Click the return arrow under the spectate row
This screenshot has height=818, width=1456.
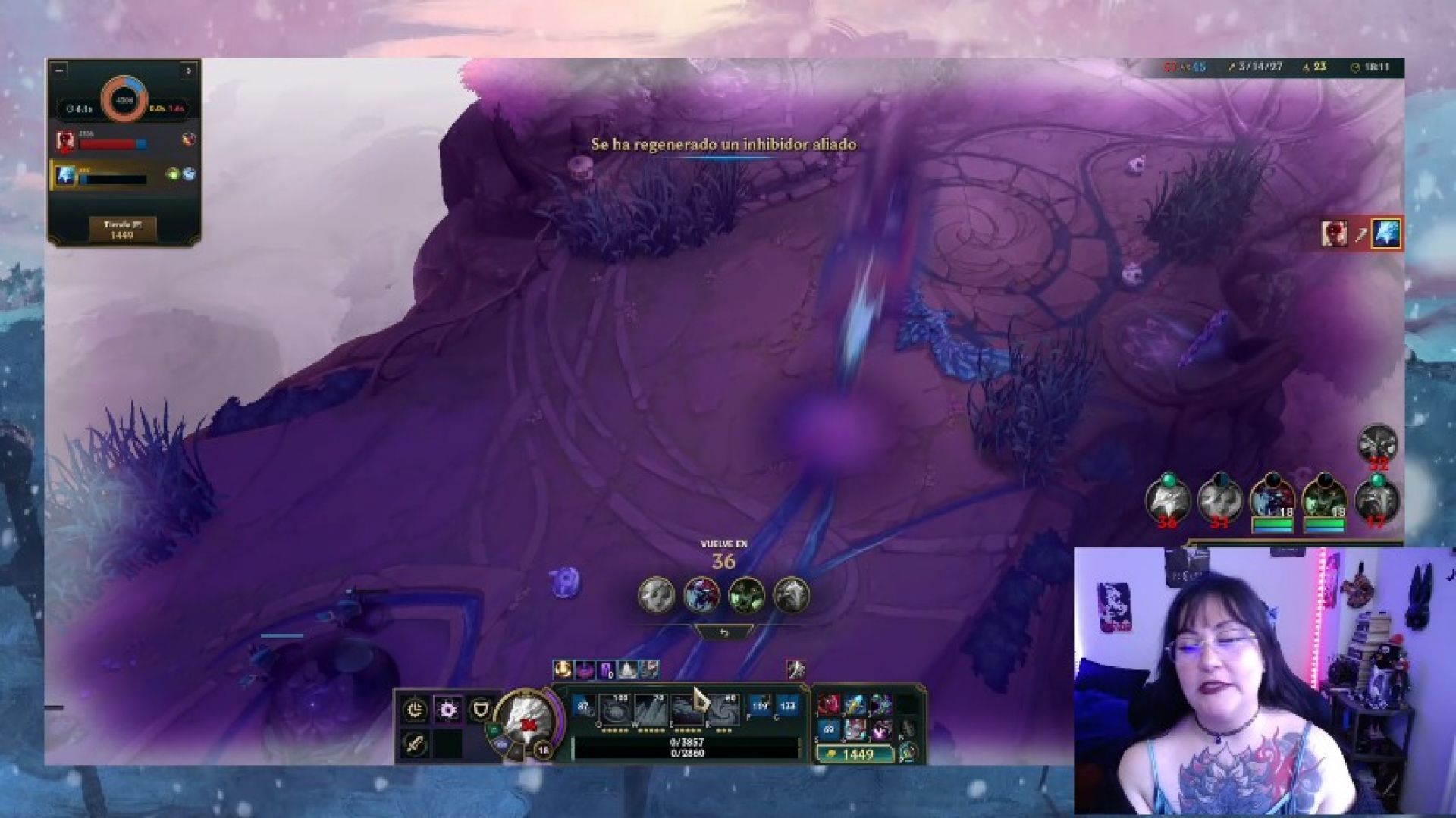click(723, 632)
